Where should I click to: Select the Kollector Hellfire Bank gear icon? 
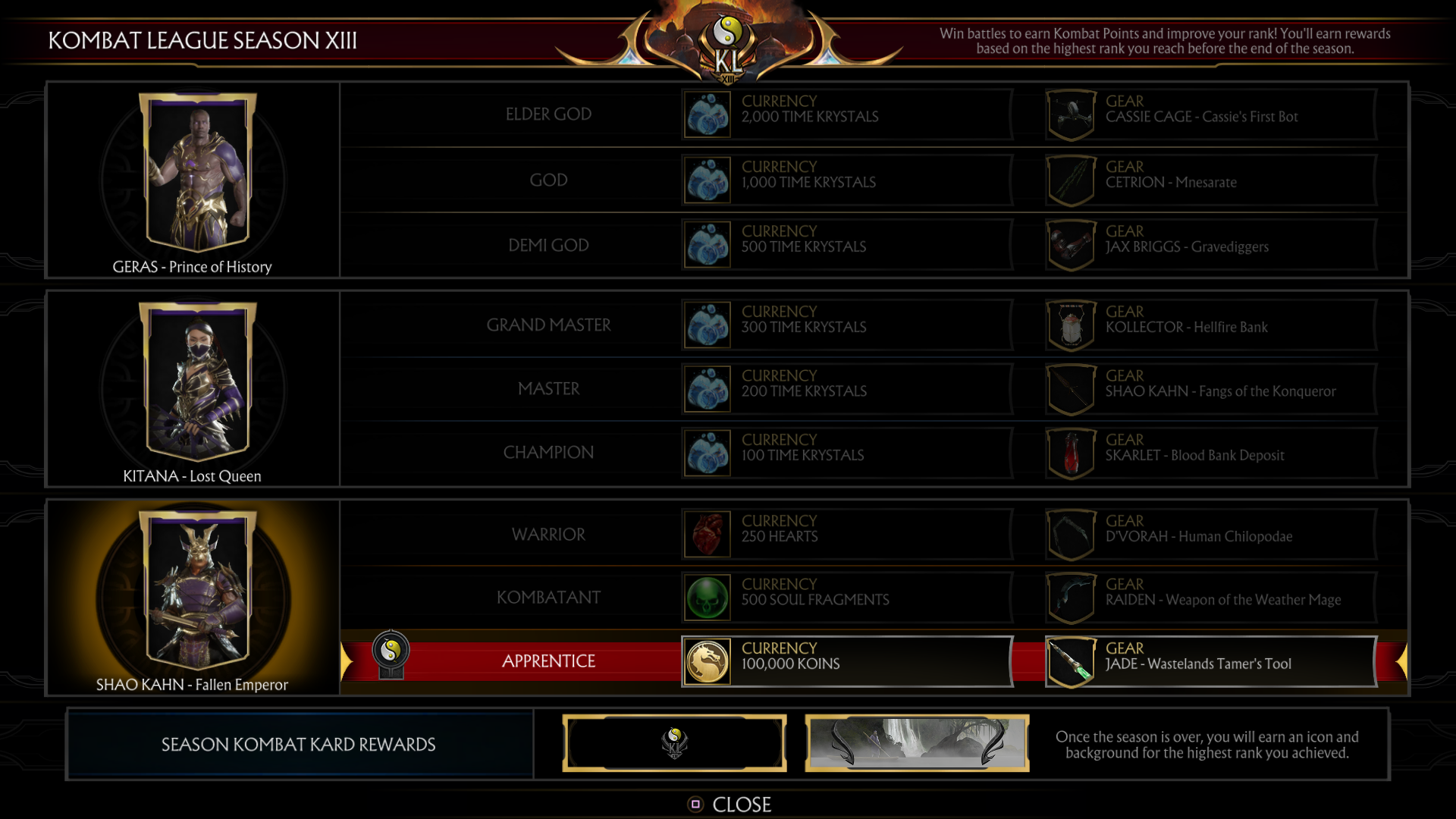pyautogui.click(x=1071, y=325)
